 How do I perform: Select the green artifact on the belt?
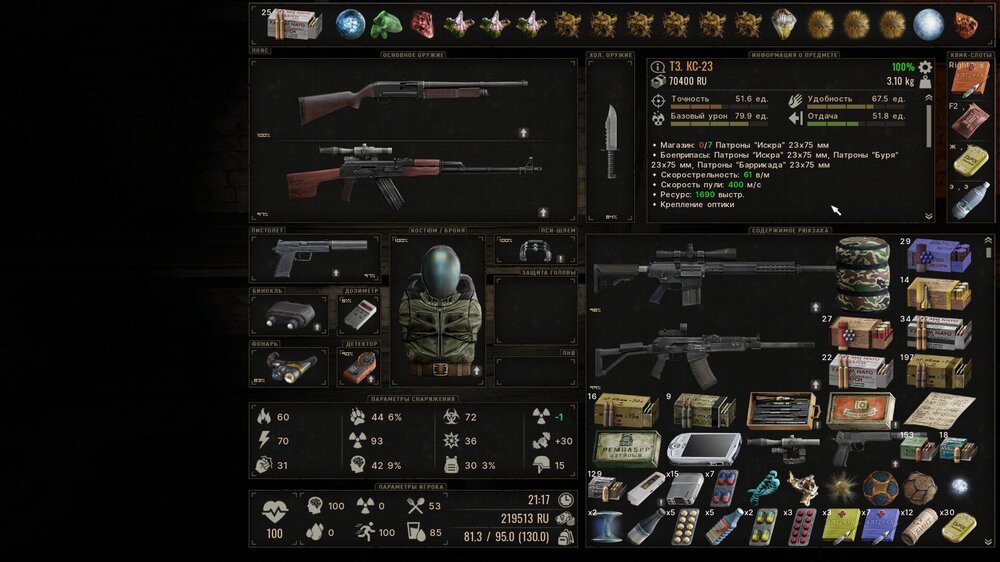pyautogui.click(x=386, y=24)
